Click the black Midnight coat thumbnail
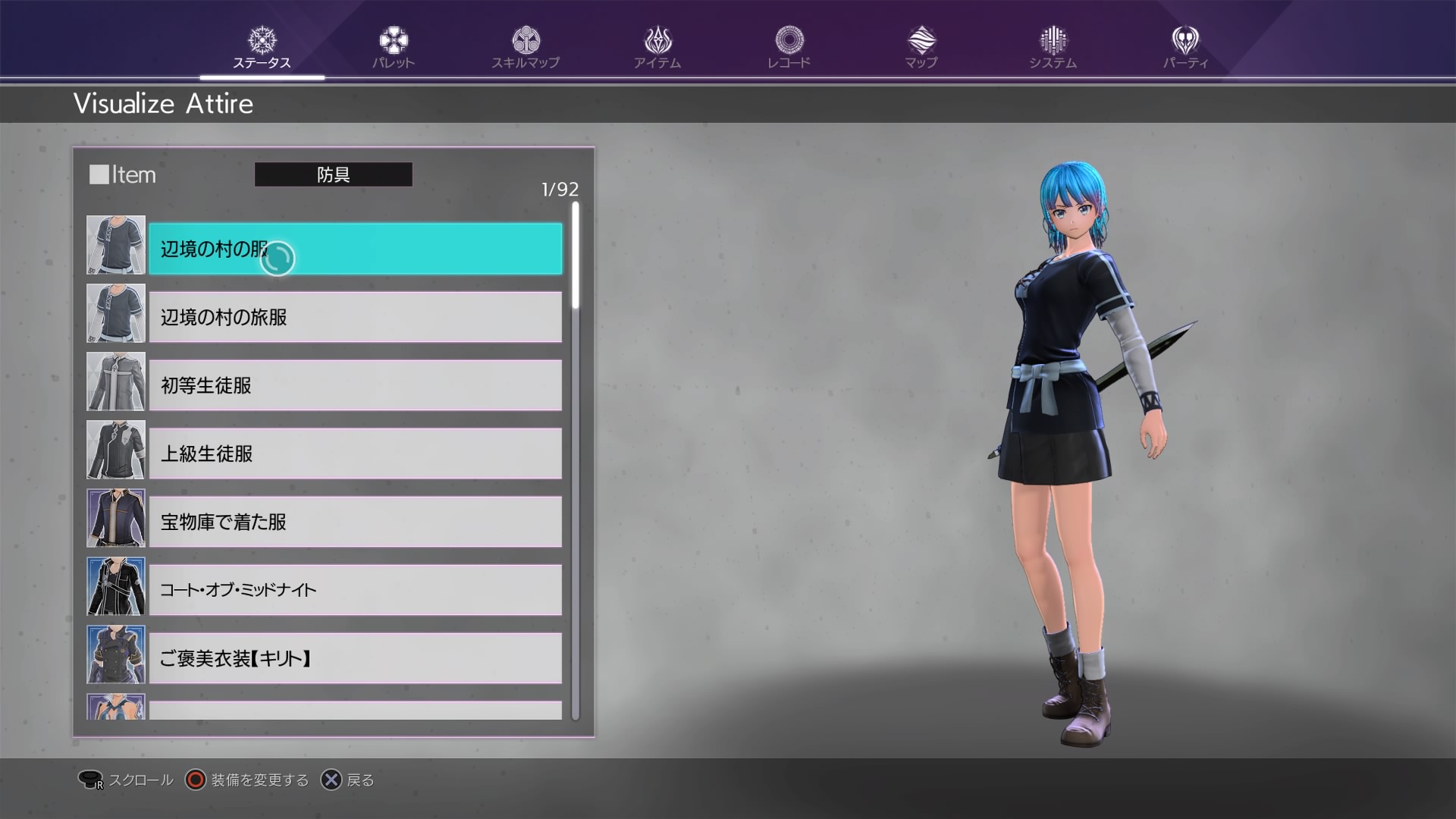The width and height of the screenshot is (1456, 819). (116, 586)
